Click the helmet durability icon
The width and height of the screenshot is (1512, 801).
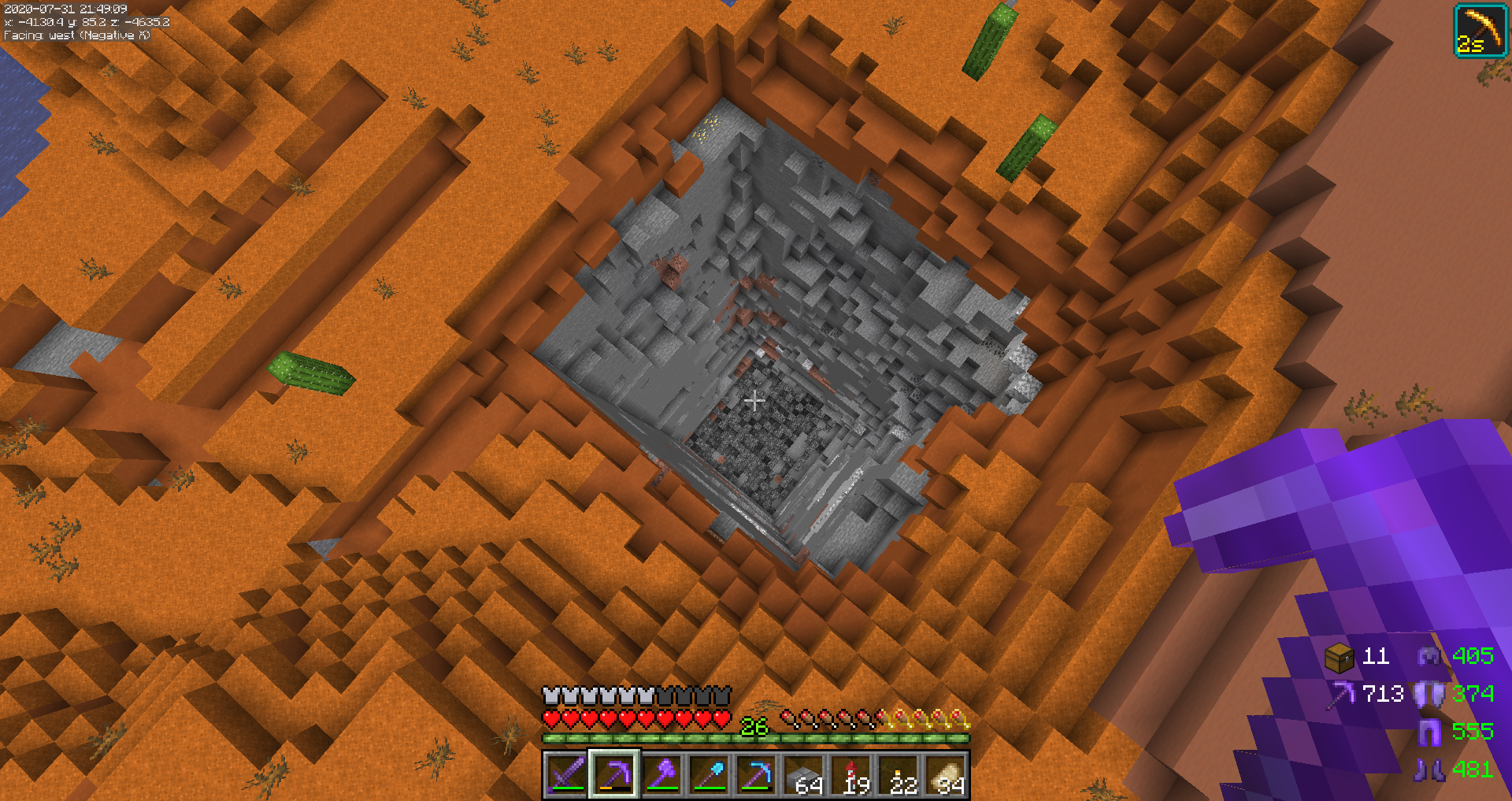pyautogui.click(x=1429, y=656)
